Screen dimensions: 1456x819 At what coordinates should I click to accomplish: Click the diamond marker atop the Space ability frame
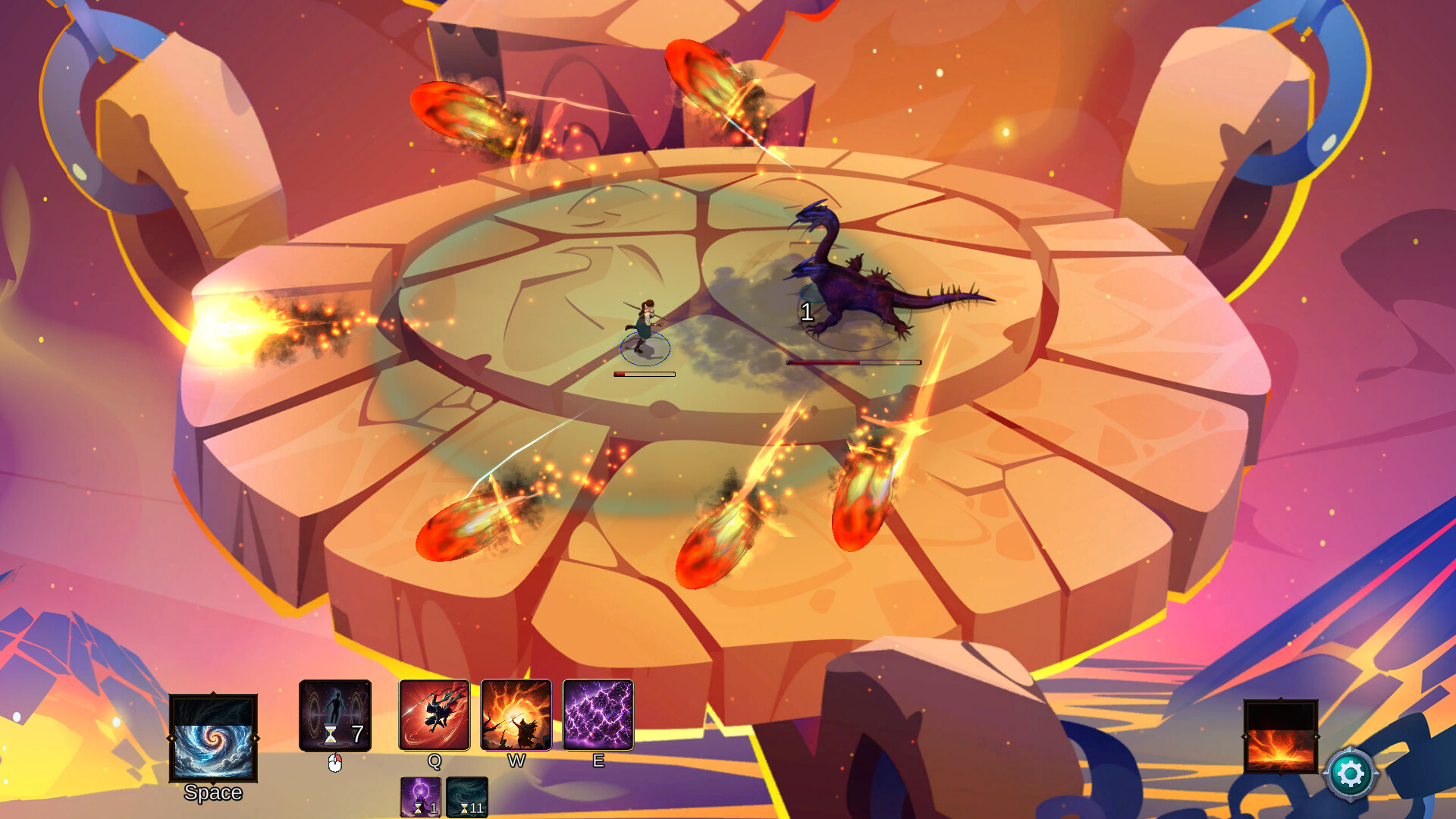click(x=214, y=694)
